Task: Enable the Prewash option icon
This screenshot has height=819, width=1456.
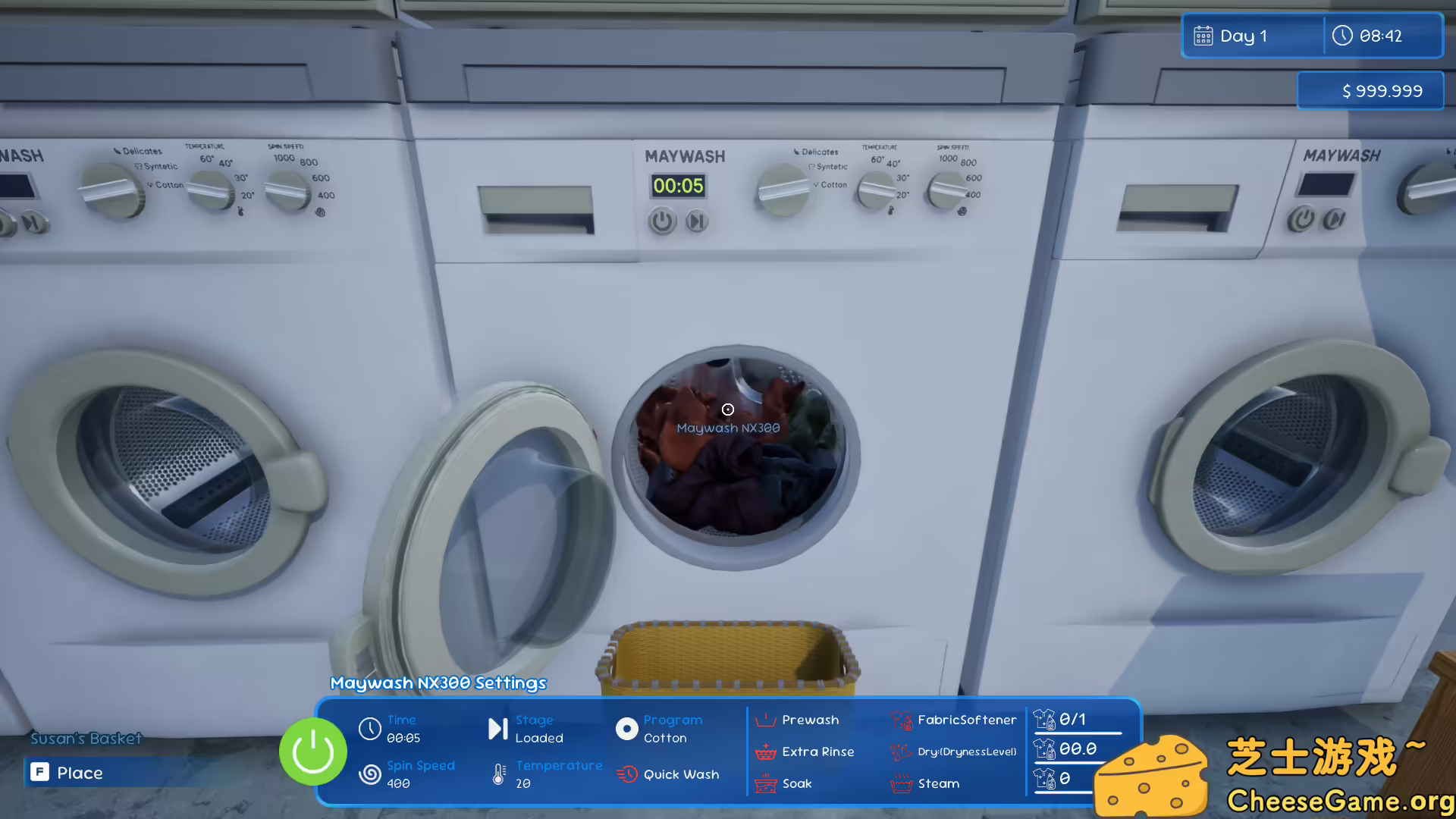Action: point(766,720)
